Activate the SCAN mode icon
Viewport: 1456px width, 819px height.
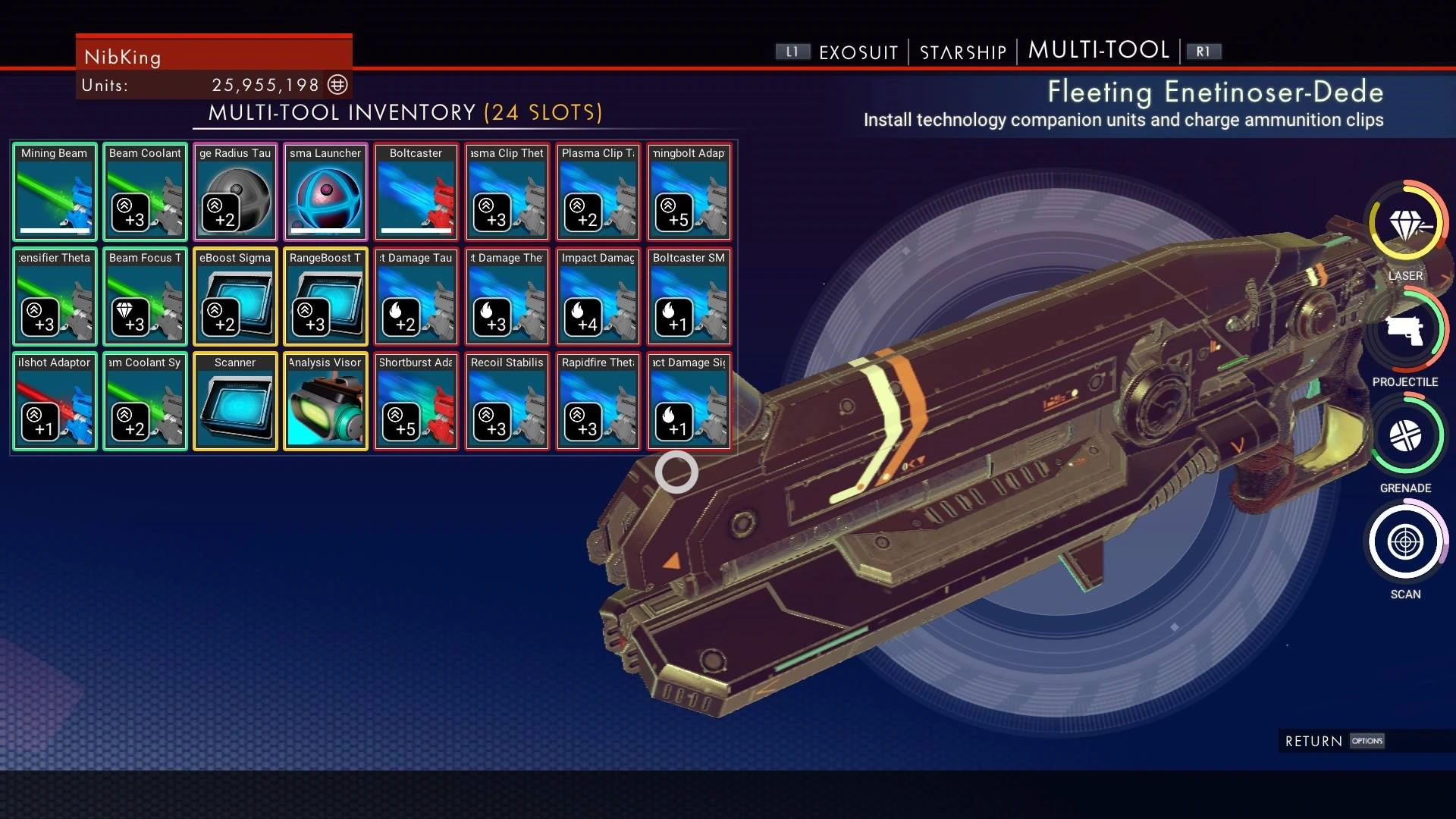coord(1405,542)
